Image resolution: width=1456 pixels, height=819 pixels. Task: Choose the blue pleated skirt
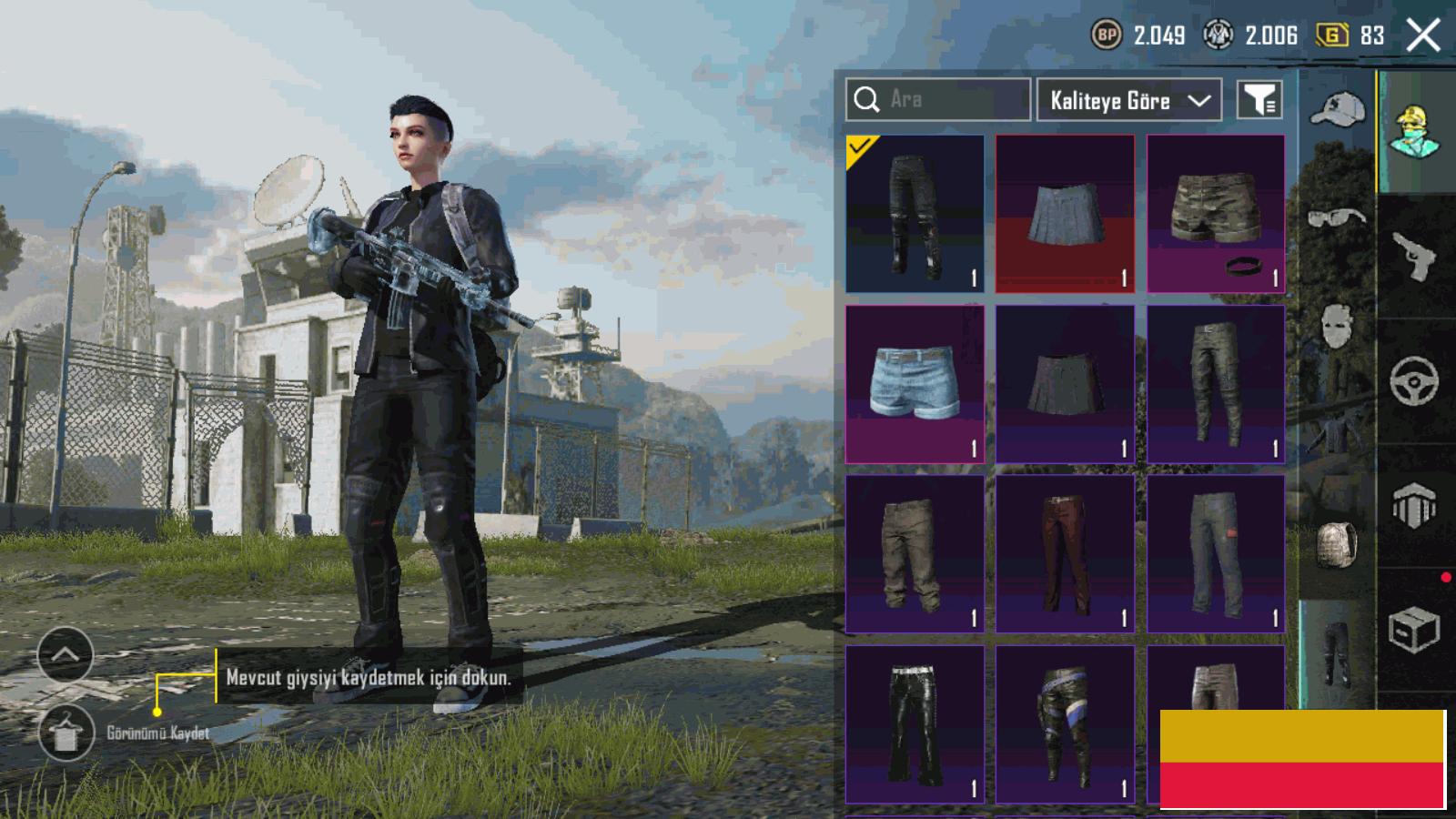point(1065,214)
